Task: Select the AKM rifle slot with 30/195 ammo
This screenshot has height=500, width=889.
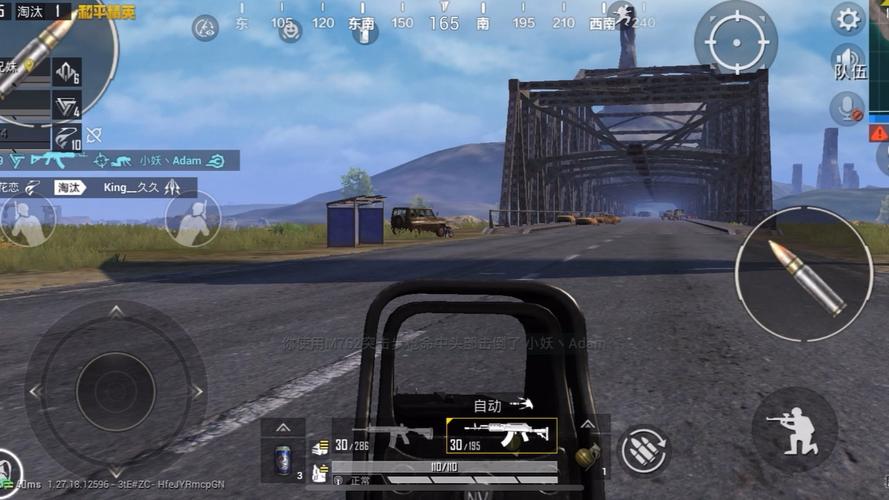Action: click(502, 436)
